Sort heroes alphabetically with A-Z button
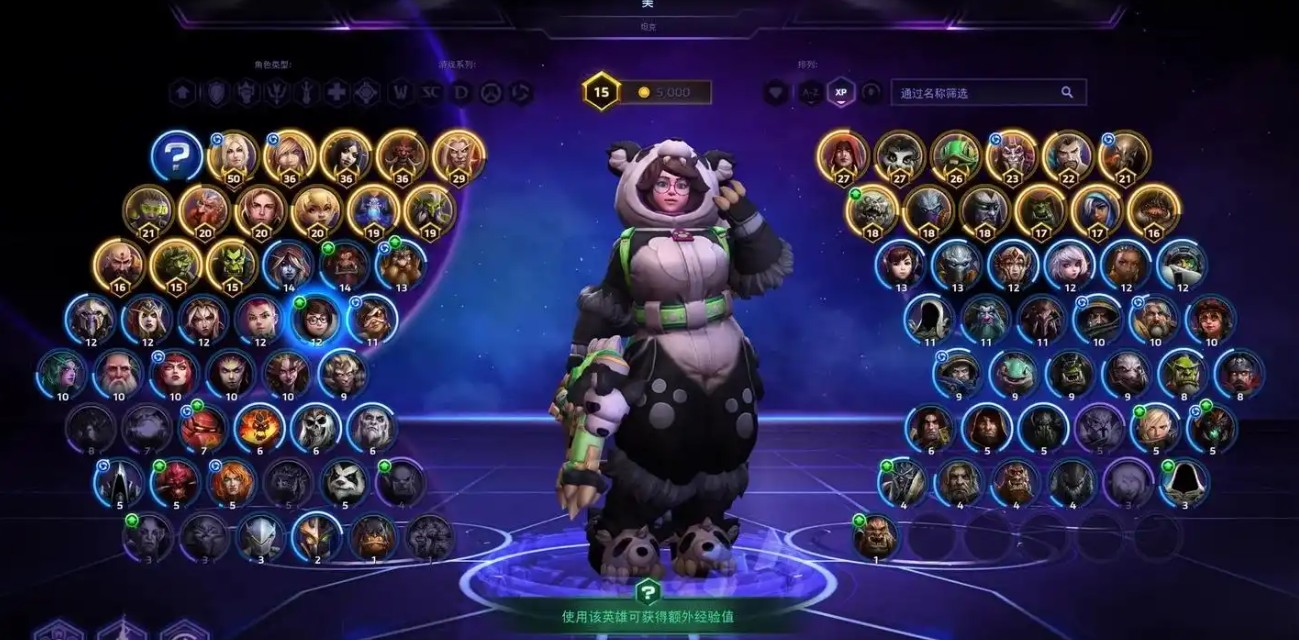The width and height of the screenshot is (1299, 640). tap(809, 93)
